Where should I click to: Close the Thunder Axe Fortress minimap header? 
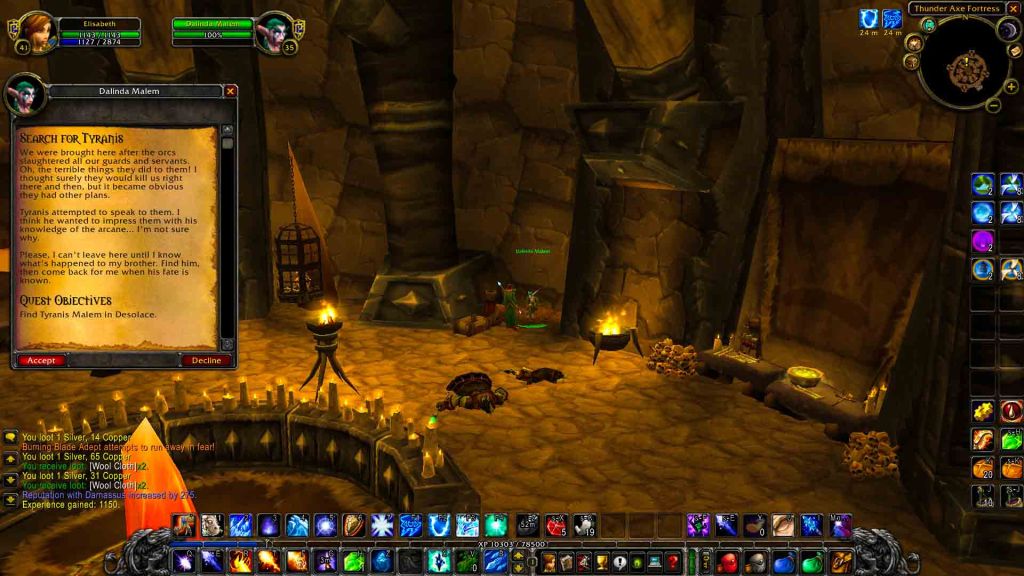[1013, 9]
